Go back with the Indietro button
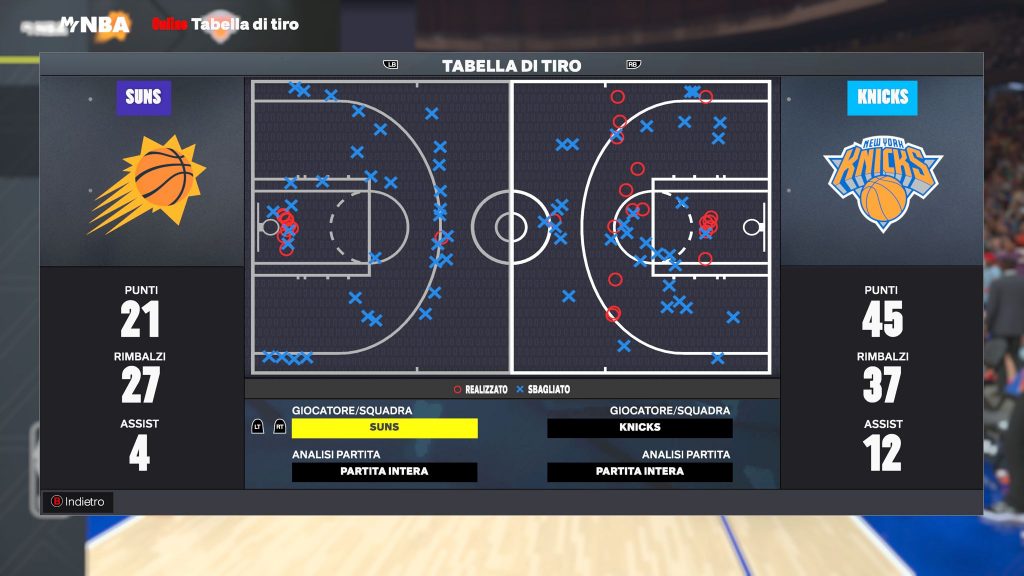This screenshot has height=576, width=1024. pos(78,502)
